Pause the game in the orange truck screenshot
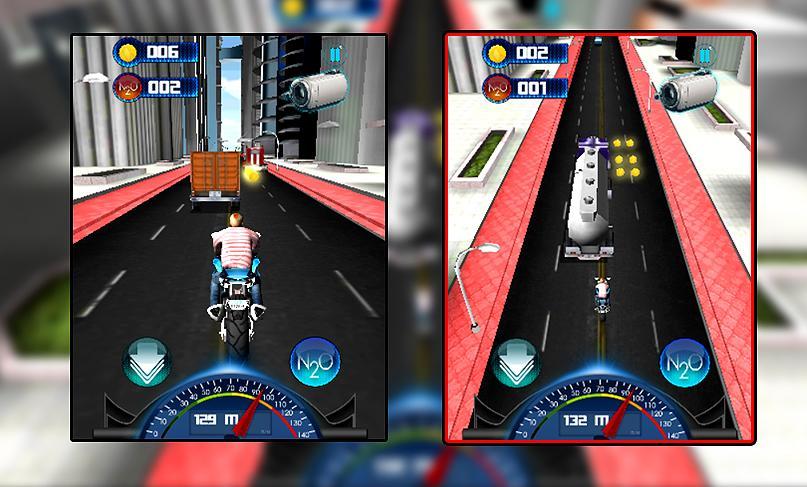This screenshot has height=487, width=807. (336, 54)
